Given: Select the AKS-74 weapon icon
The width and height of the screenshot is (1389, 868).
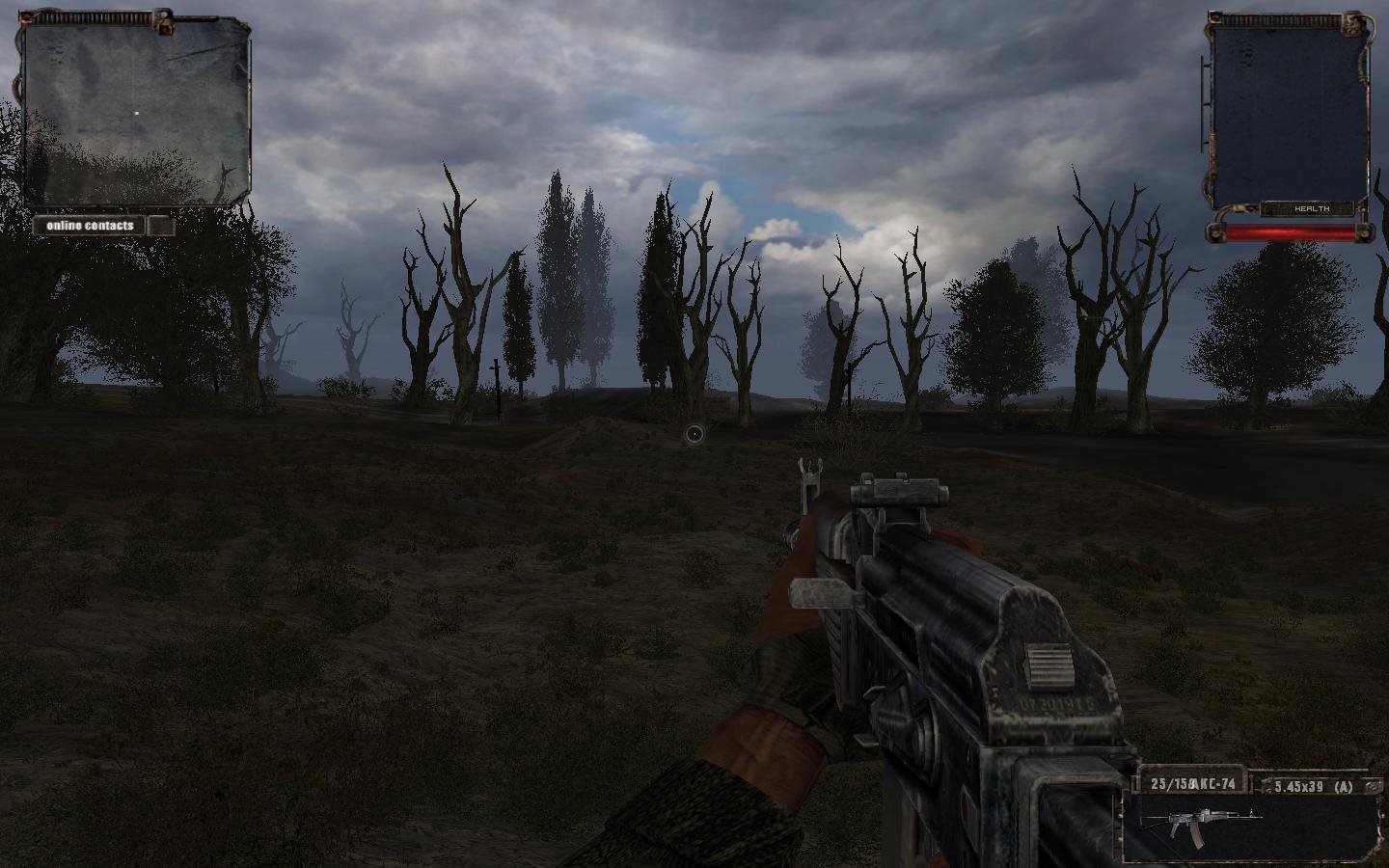Looking at the screenshot, I should [1201, 825].
